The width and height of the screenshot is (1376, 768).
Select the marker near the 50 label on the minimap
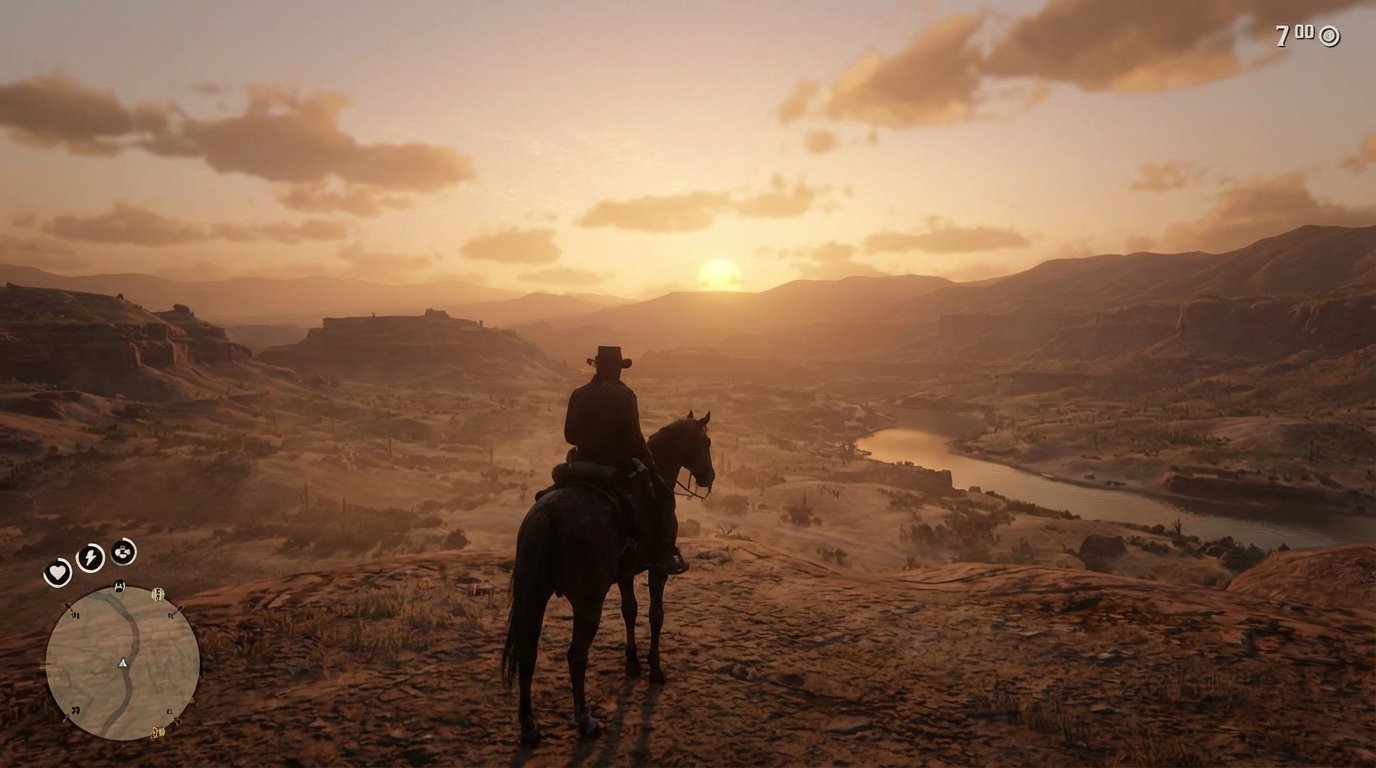pos(70,608)
